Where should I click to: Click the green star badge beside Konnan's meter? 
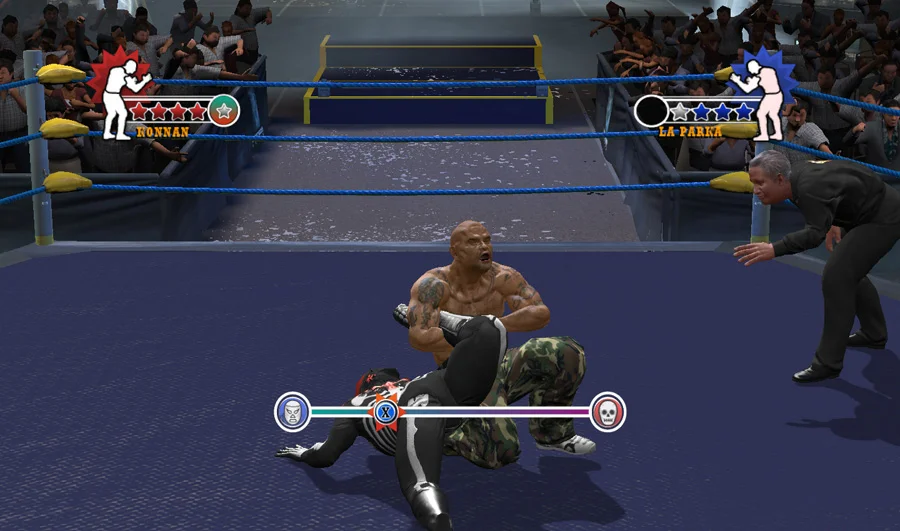tap(224, 110)
